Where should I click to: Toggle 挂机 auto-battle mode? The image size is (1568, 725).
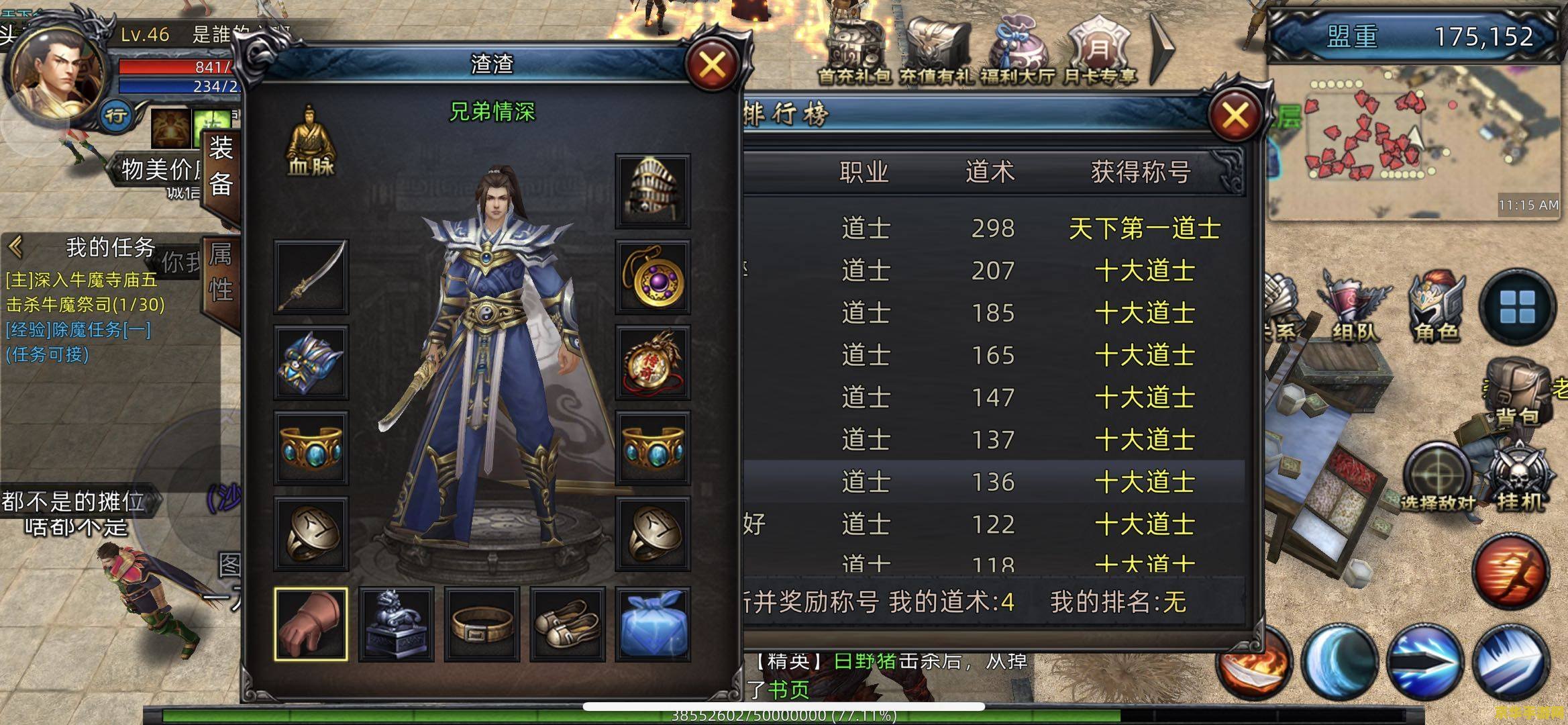(1520, 477)
